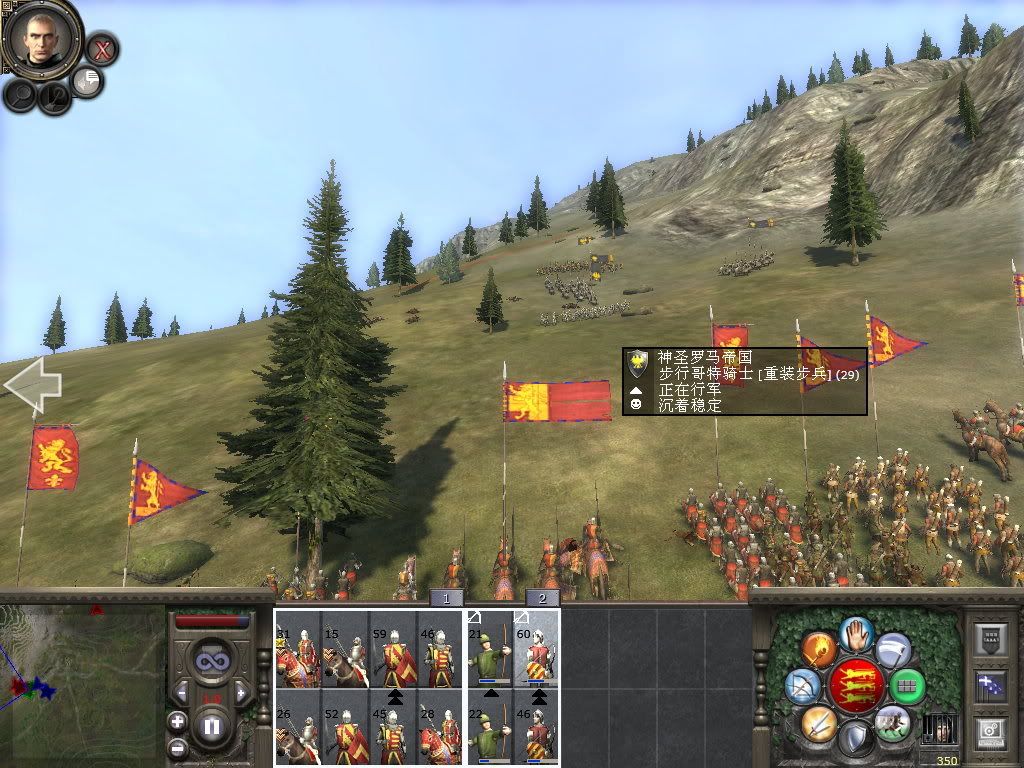Zoom out the minimap with minus button

(177, 746)
